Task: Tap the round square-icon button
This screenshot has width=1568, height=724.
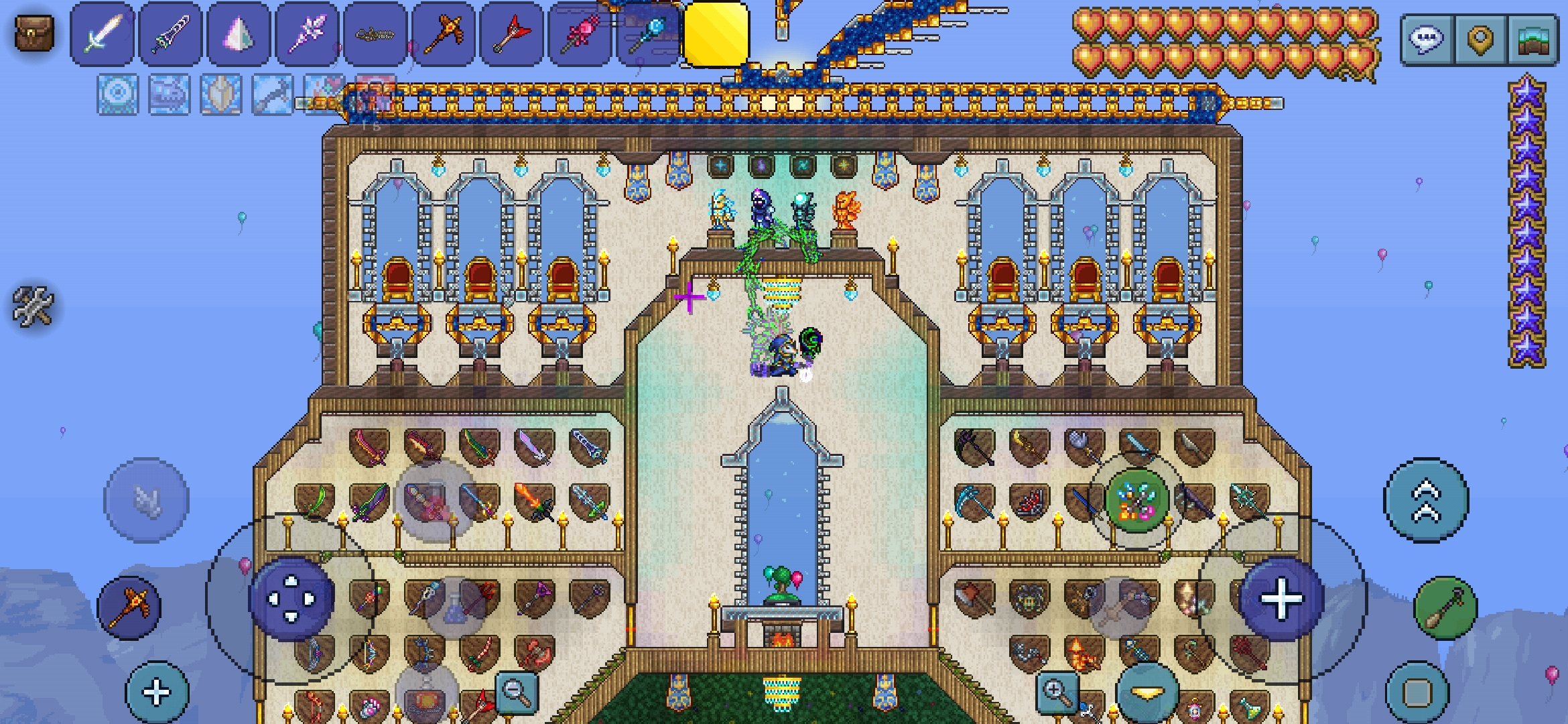Action: 1417,693
